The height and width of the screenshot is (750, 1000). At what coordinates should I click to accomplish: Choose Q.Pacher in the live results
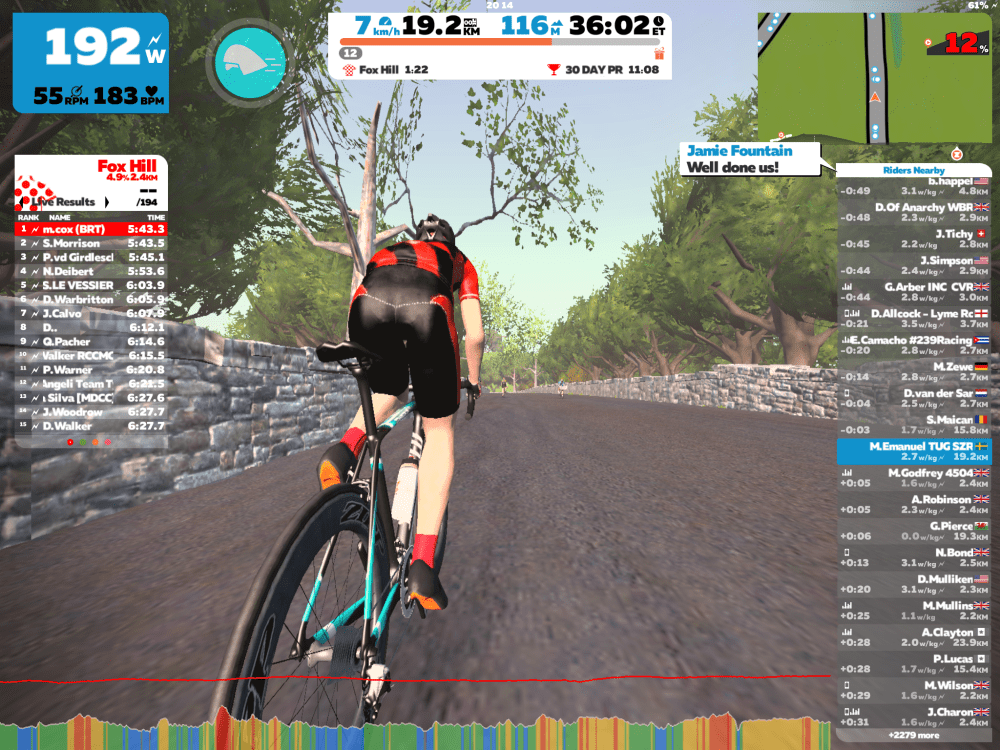[x=90, y=341]
